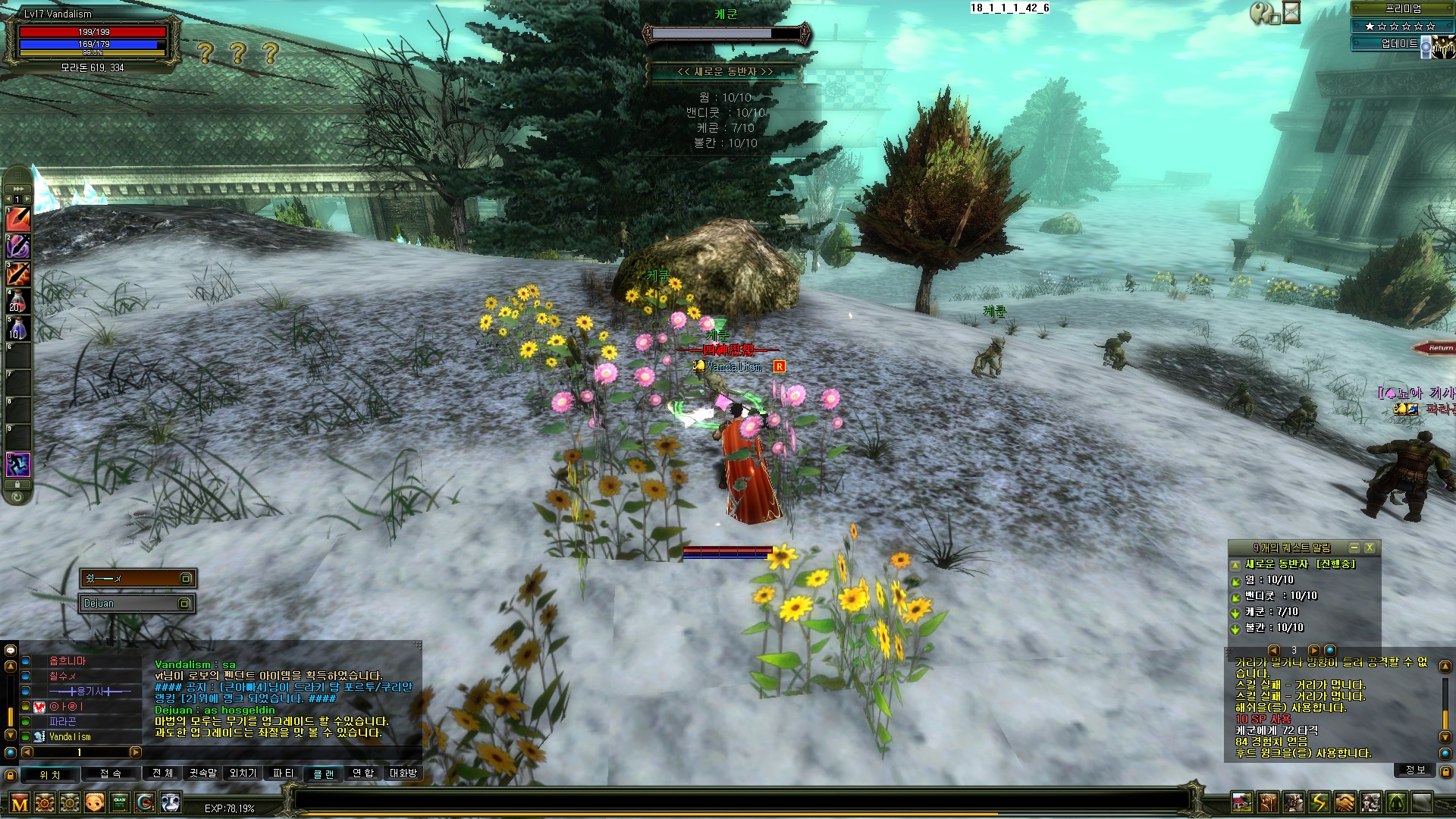Open the yellow M menu button
The width and height of the screenshot is (1456, 819).
(x=20, y=803)
